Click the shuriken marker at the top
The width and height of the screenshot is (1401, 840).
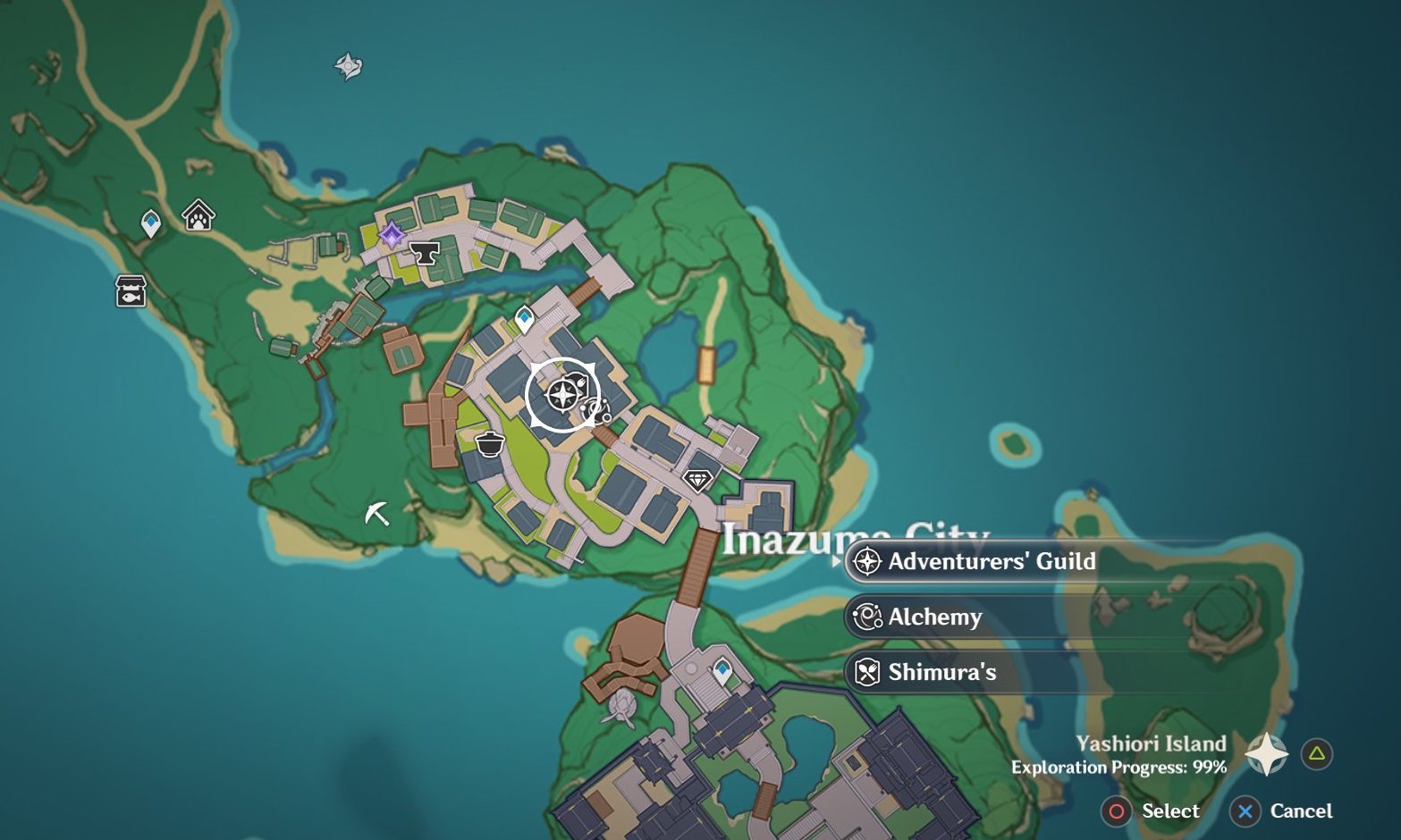[x=348, y=65]
